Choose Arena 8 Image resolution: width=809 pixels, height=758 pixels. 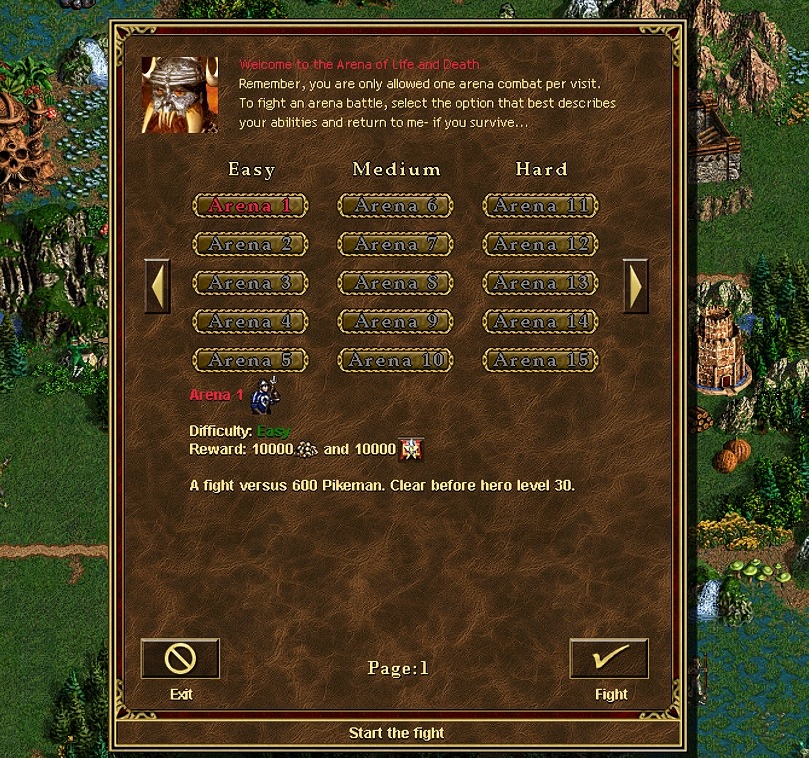[396, 283]
